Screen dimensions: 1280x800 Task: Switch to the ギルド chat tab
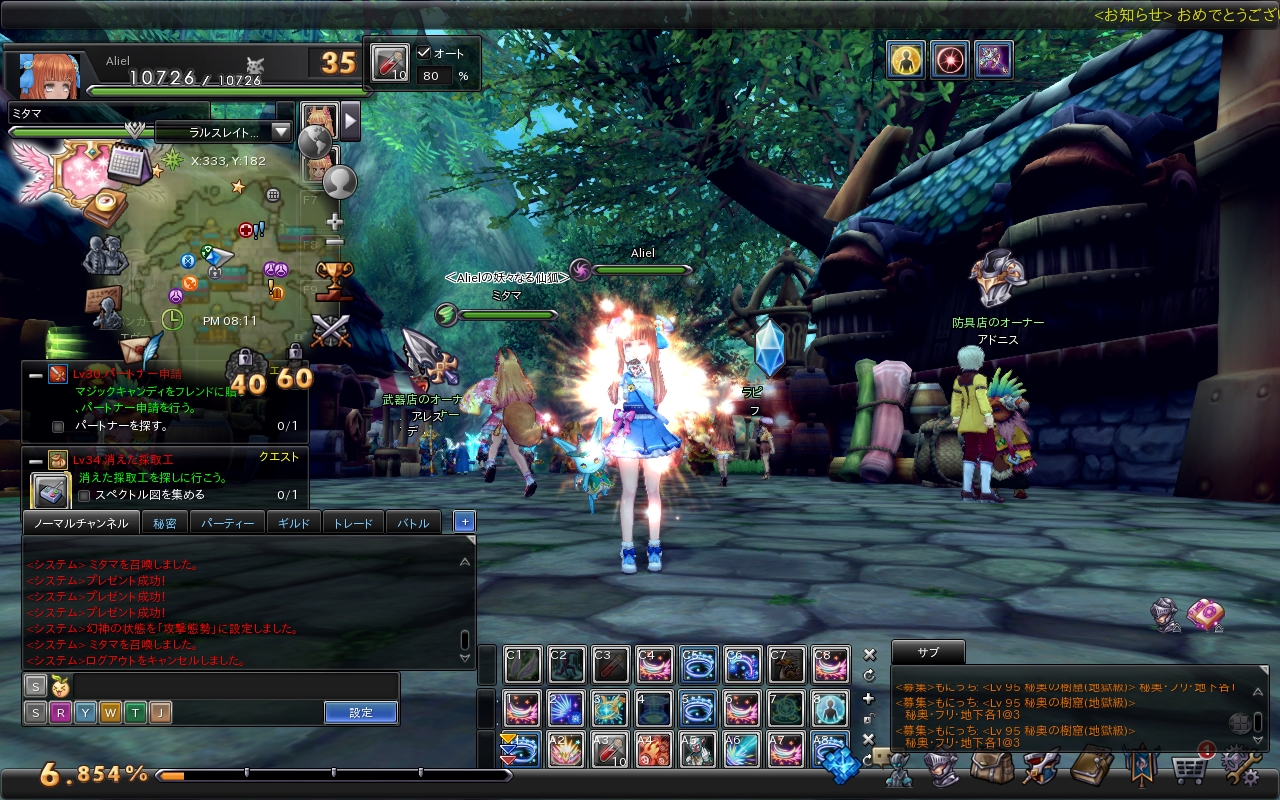[294, 523]
